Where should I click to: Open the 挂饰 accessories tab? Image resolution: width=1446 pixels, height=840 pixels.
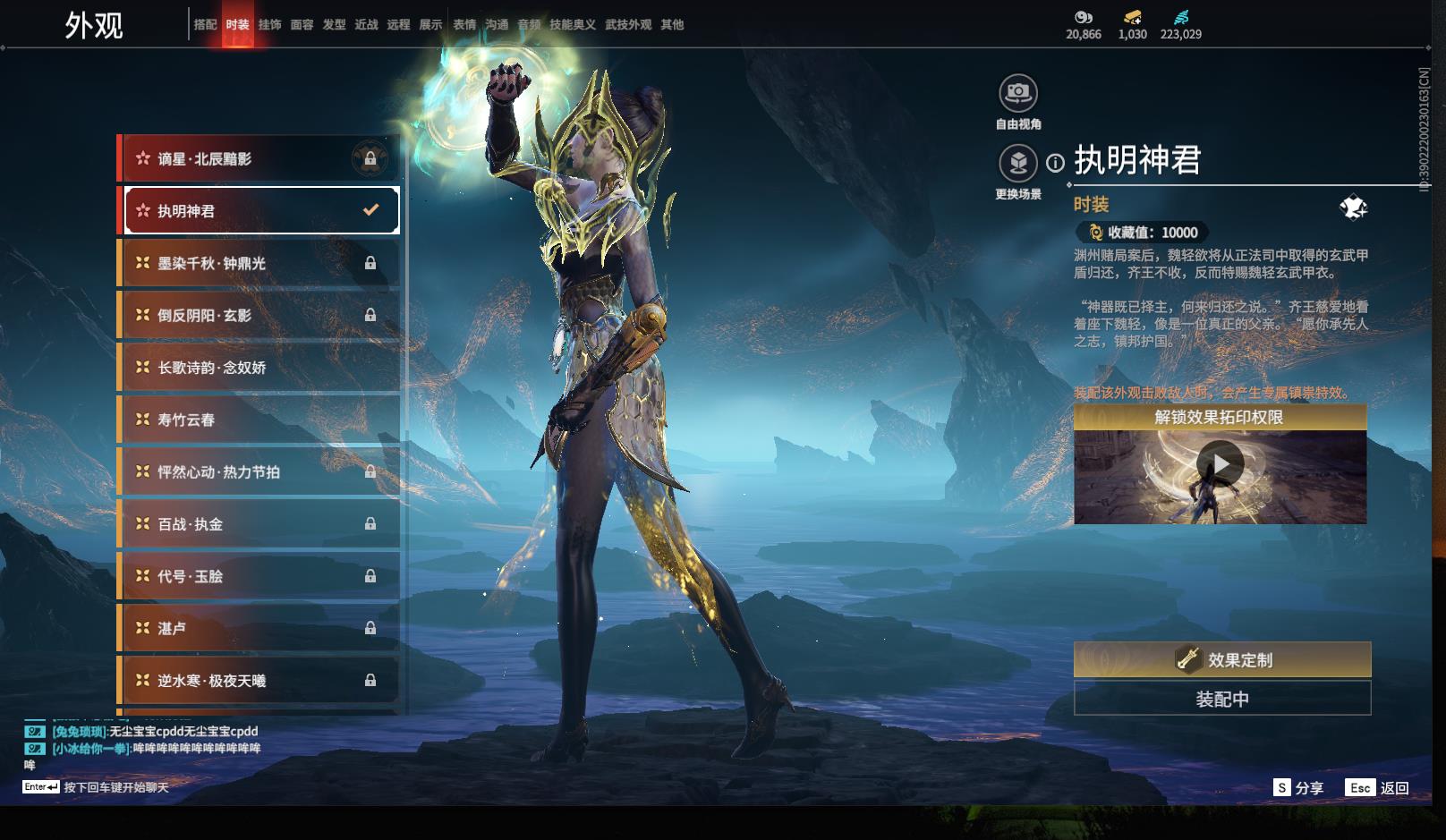[x=269, y=25]
